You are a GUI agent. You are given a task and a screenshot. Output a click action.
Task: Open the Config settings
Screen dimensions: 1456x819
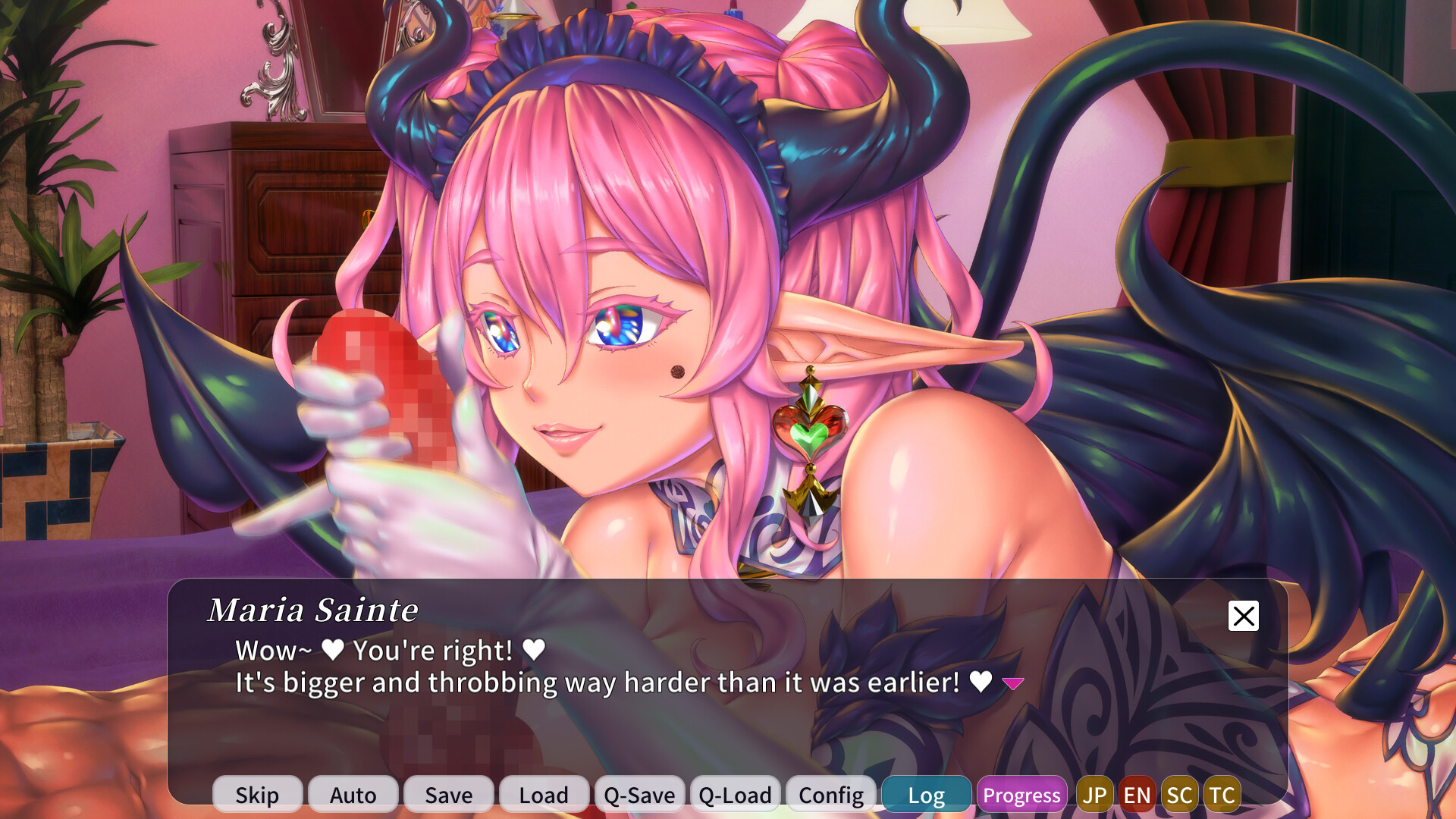pyautogui.click(x=830, y=795)
